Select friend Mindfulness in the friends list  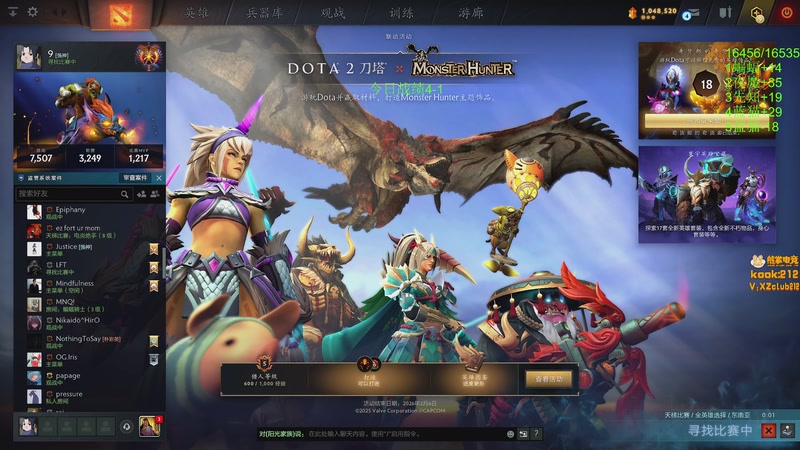click(x=74, y=283)
